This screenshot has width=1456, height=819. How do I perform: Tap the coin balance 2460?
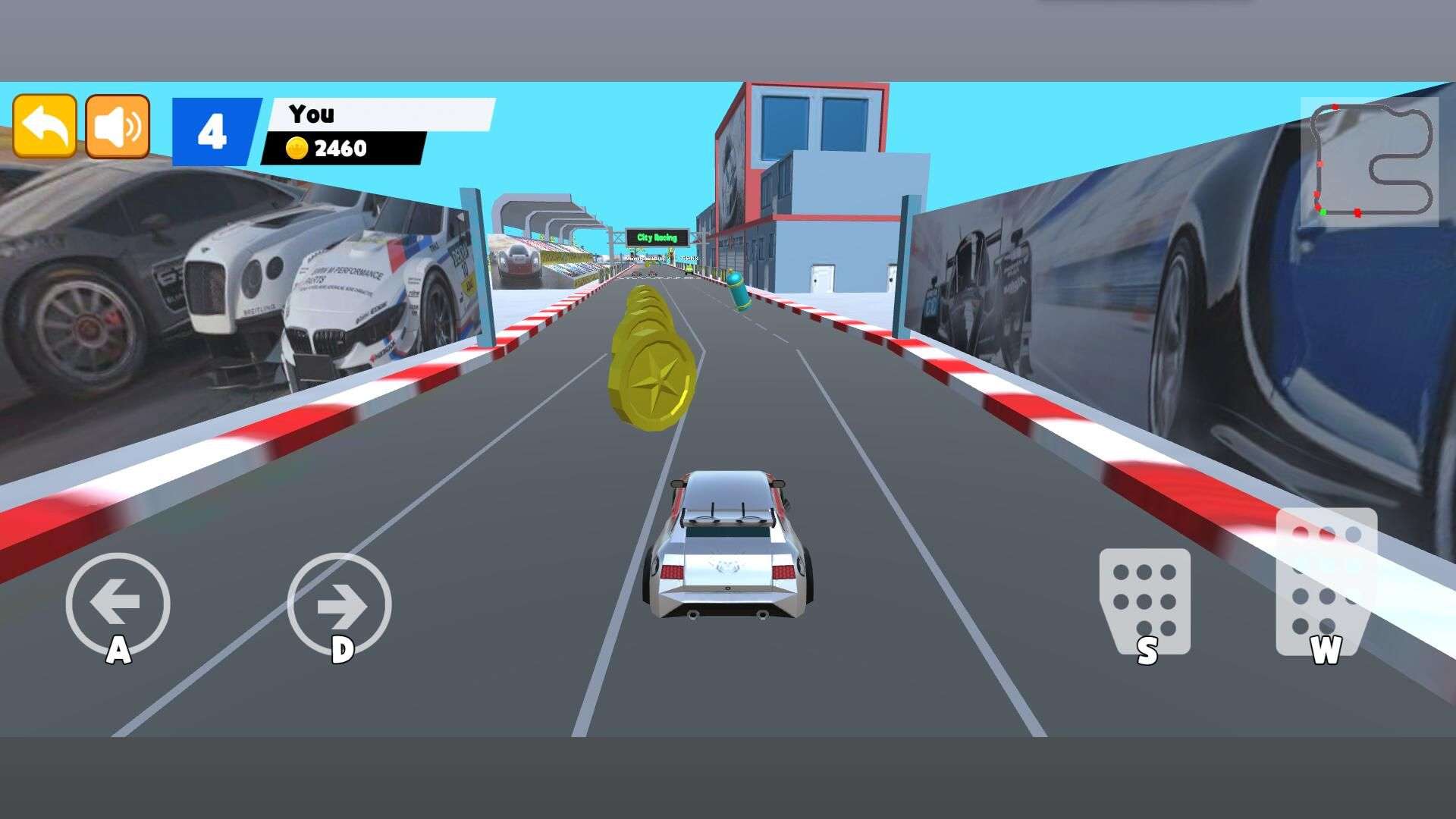340,149
